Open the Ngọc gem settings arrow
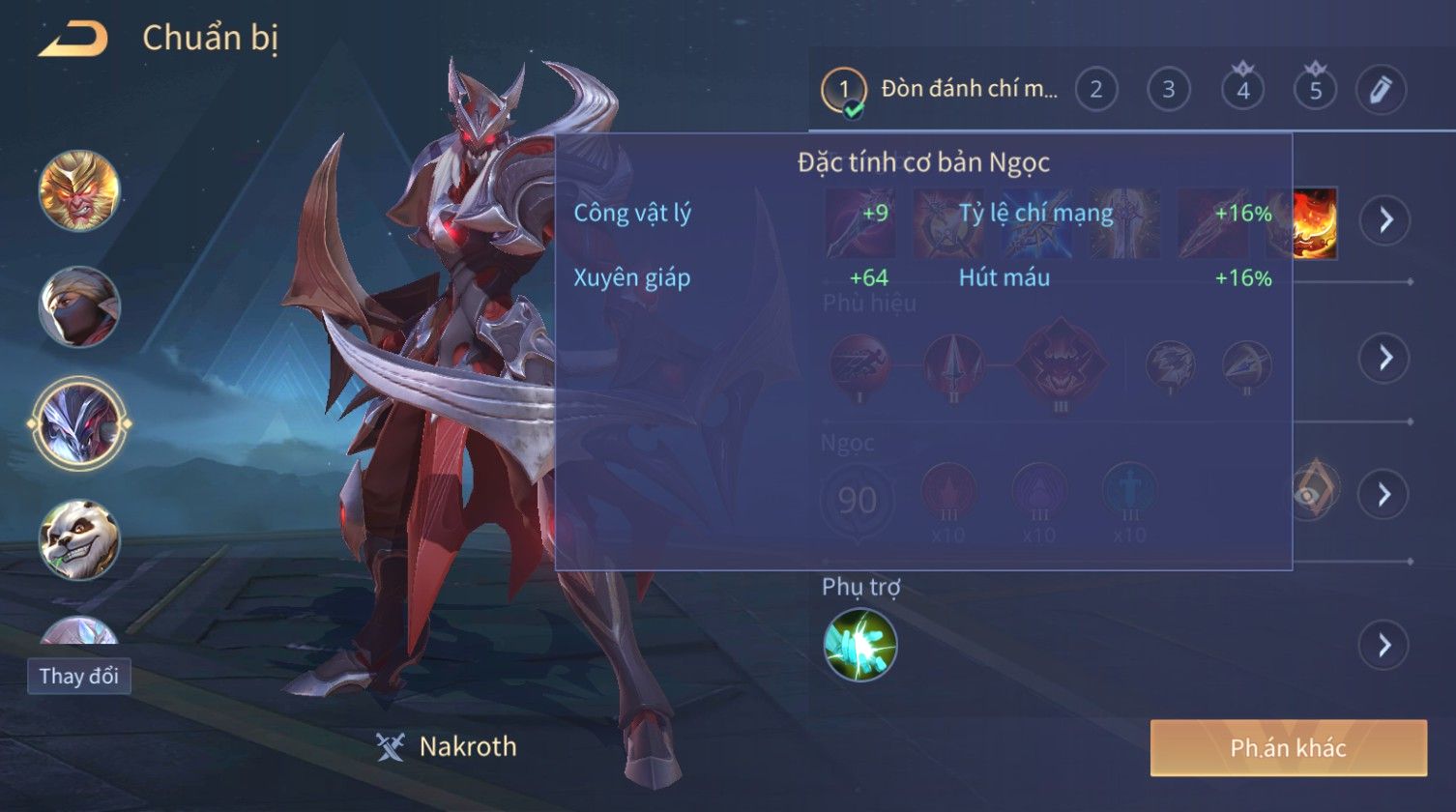 (x=1385, y=495)
